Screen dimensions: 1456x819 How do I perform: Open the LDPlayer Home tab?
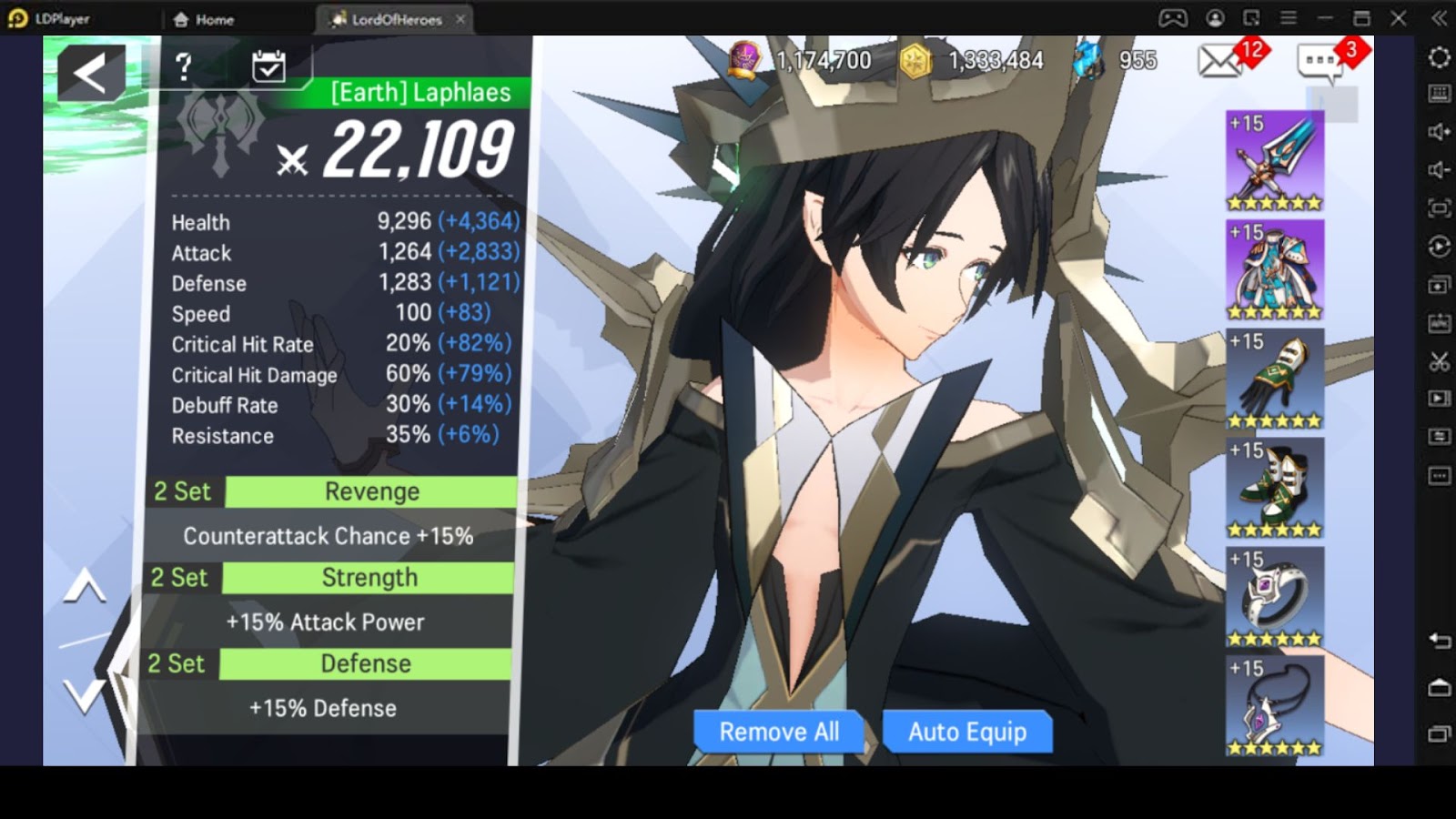[204, 19]
